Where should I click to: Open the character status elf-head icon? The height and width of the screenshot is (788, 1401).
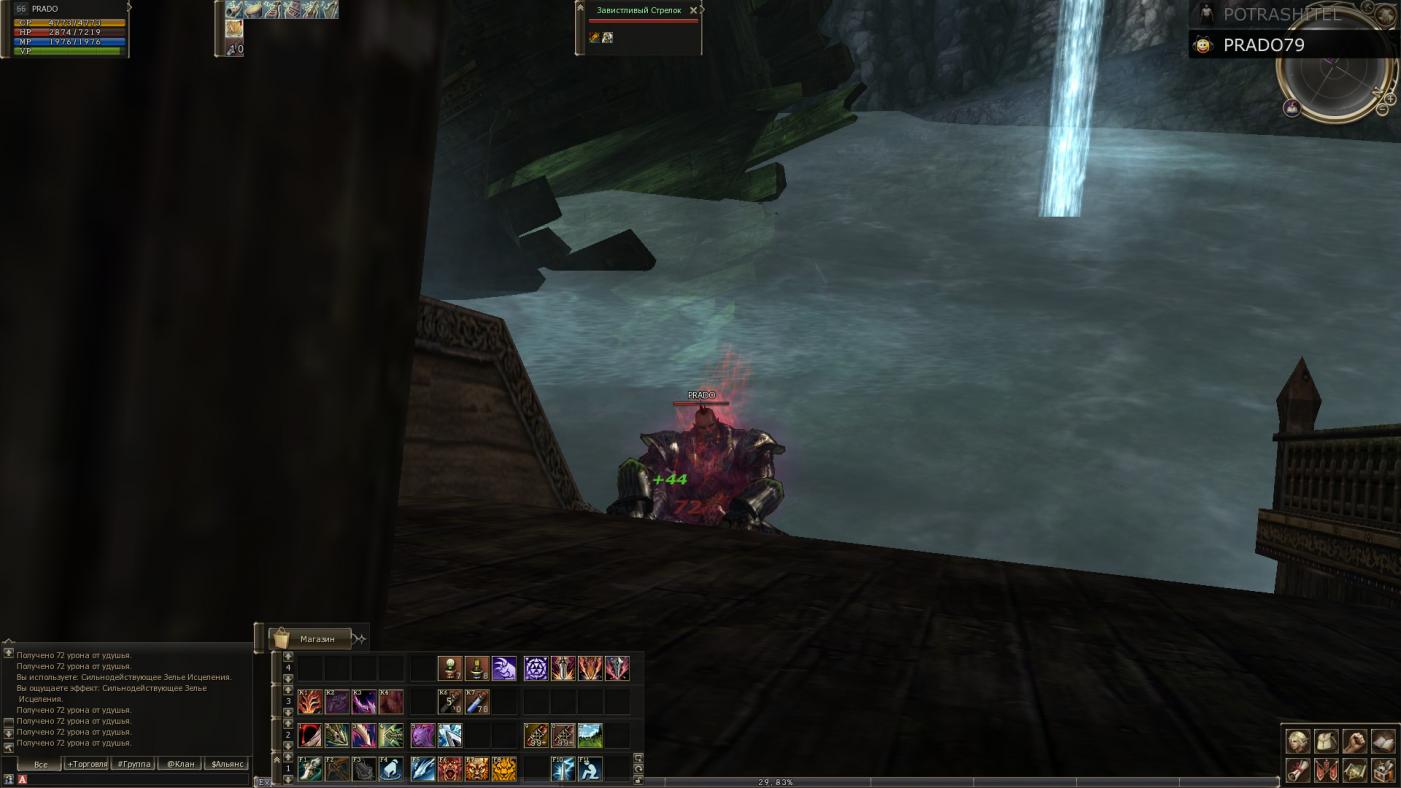tap(1298, 741)
